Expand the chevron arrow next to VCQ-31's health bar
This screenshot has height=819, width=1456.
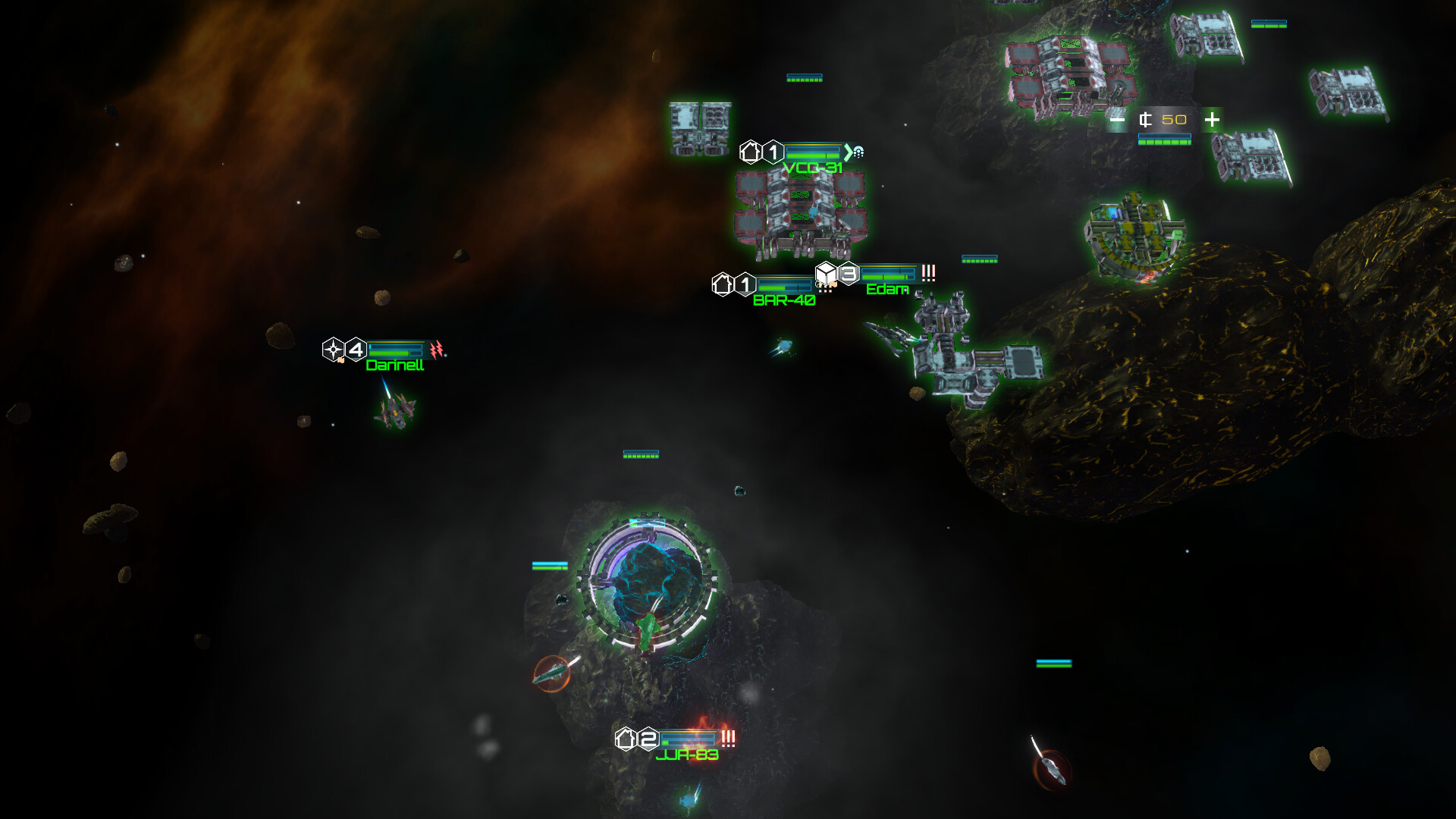coord(847,153)
